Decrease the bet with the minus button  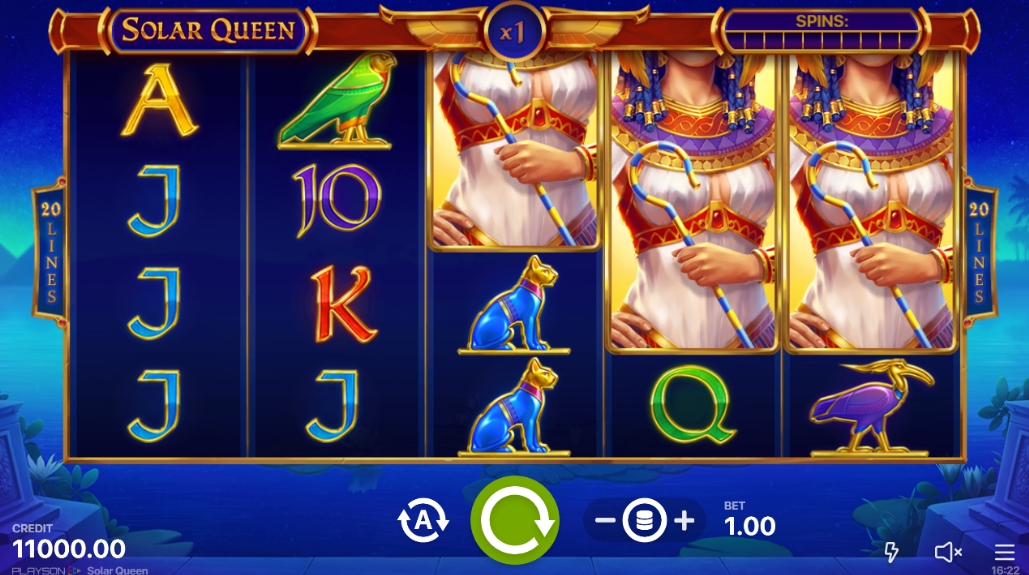[604, 520]
